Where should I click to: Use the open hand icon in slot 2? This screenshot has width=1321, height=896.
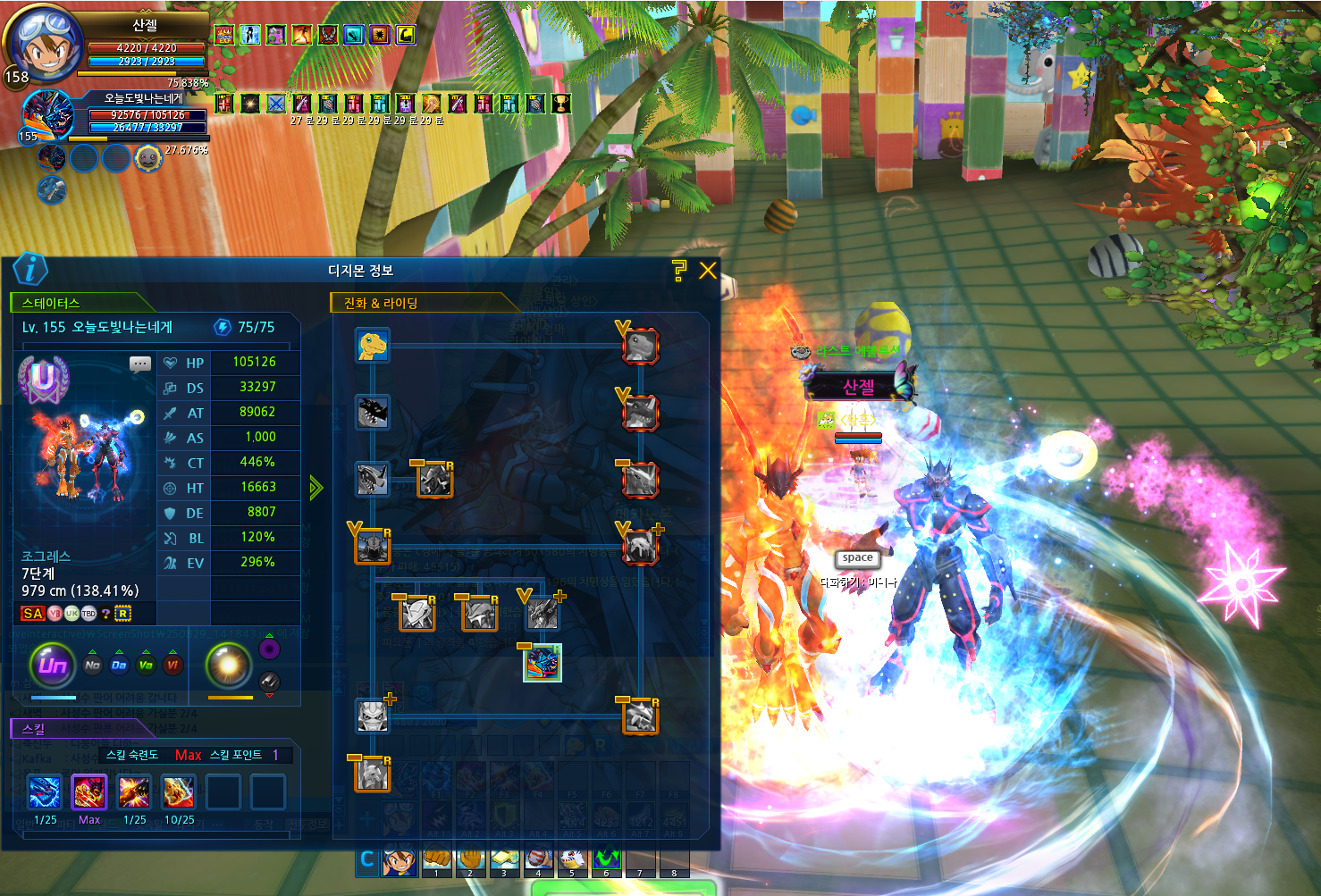tap(470, 861)
